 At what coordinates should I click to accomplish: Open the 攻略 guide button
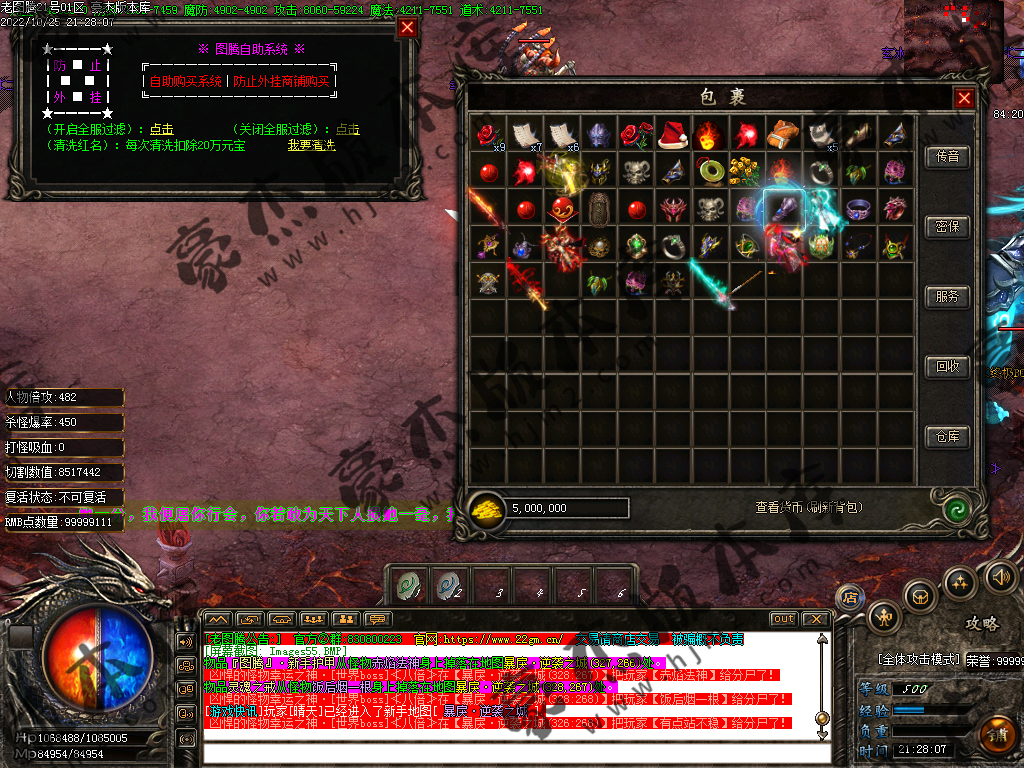click(981, 623)
